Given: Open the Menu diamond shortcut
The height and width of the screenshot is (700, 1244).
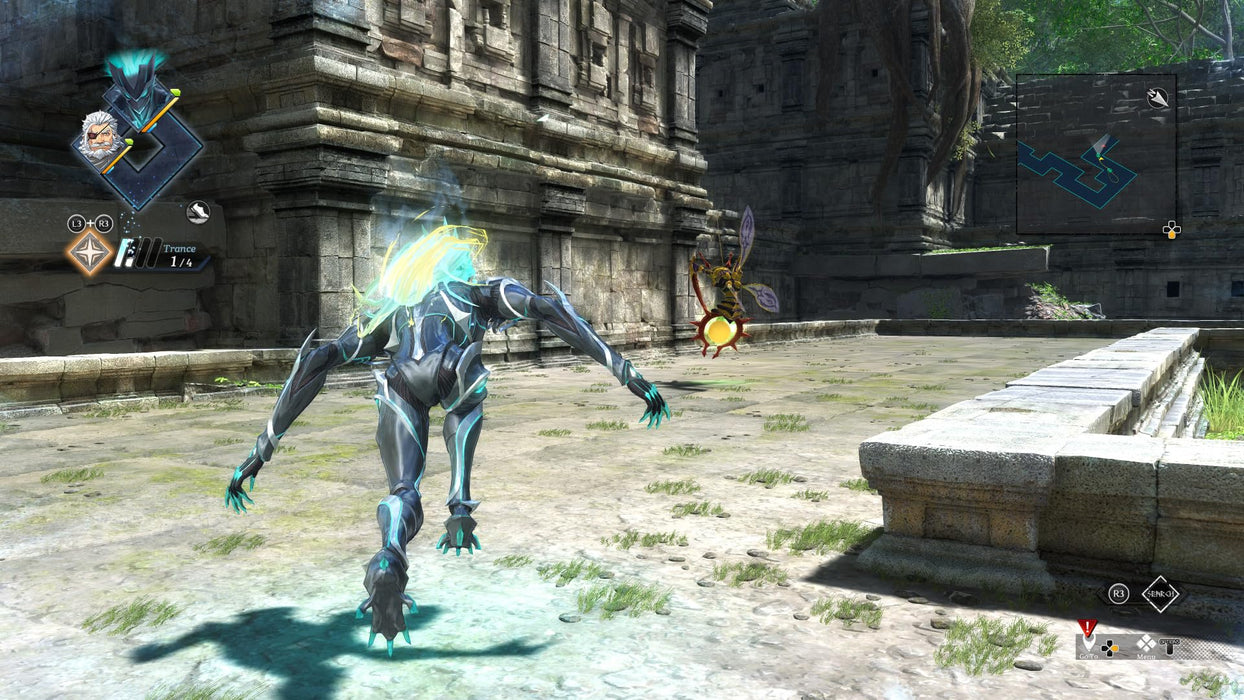Looking at the screenshot, I should [1145, 645].
